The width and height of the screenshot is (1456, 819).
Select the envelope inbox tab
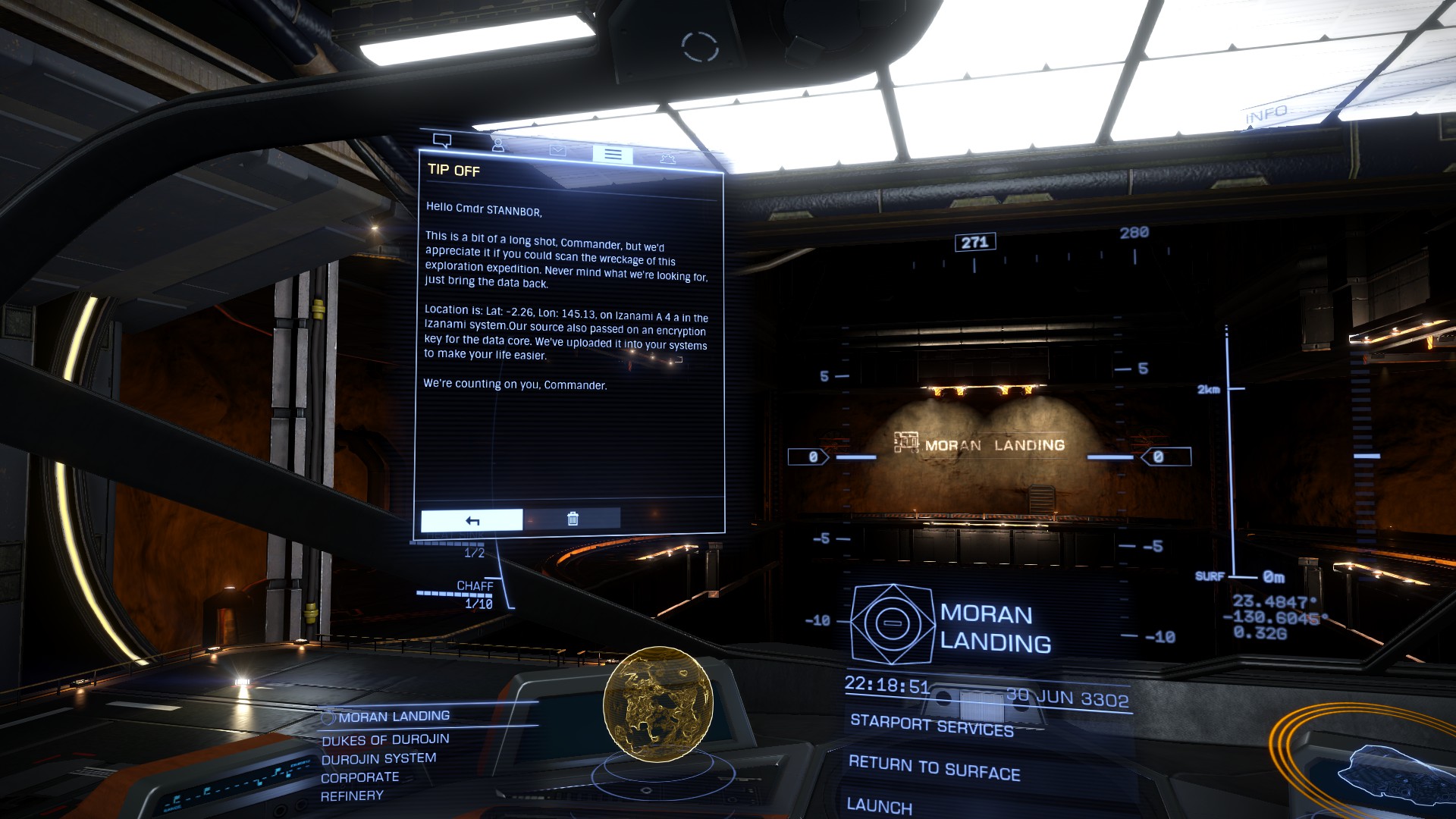(557, 150)
